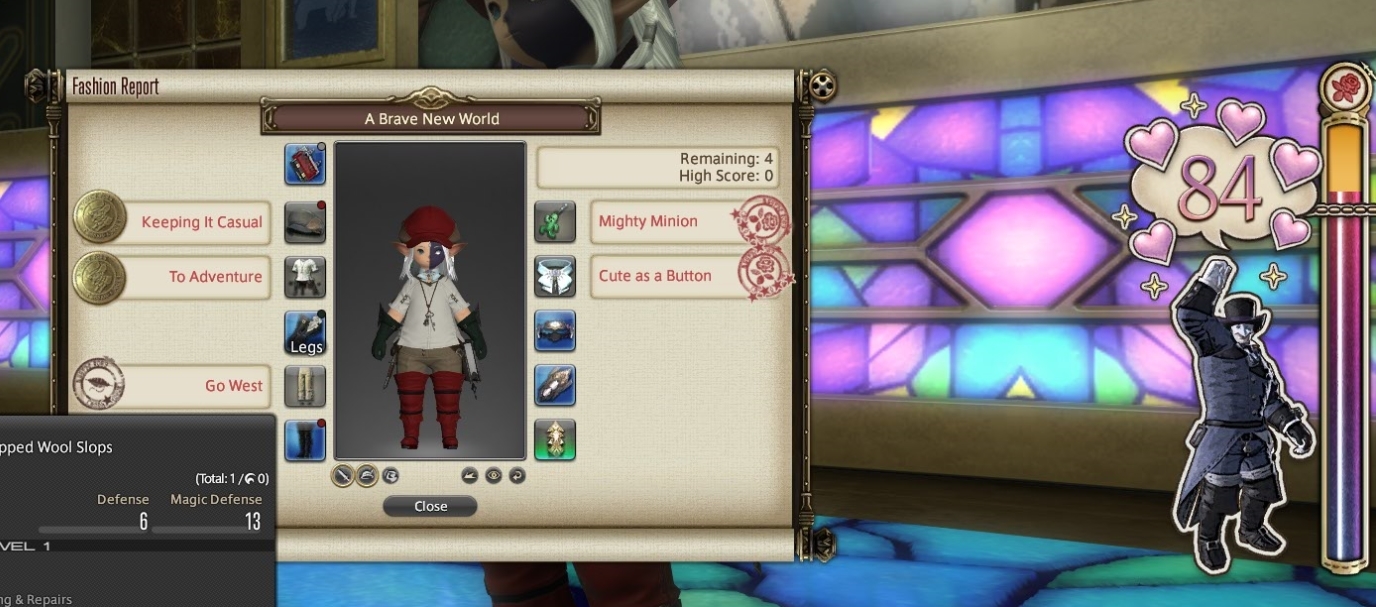Select the blue bracelet slot

(x=555, y=331)
